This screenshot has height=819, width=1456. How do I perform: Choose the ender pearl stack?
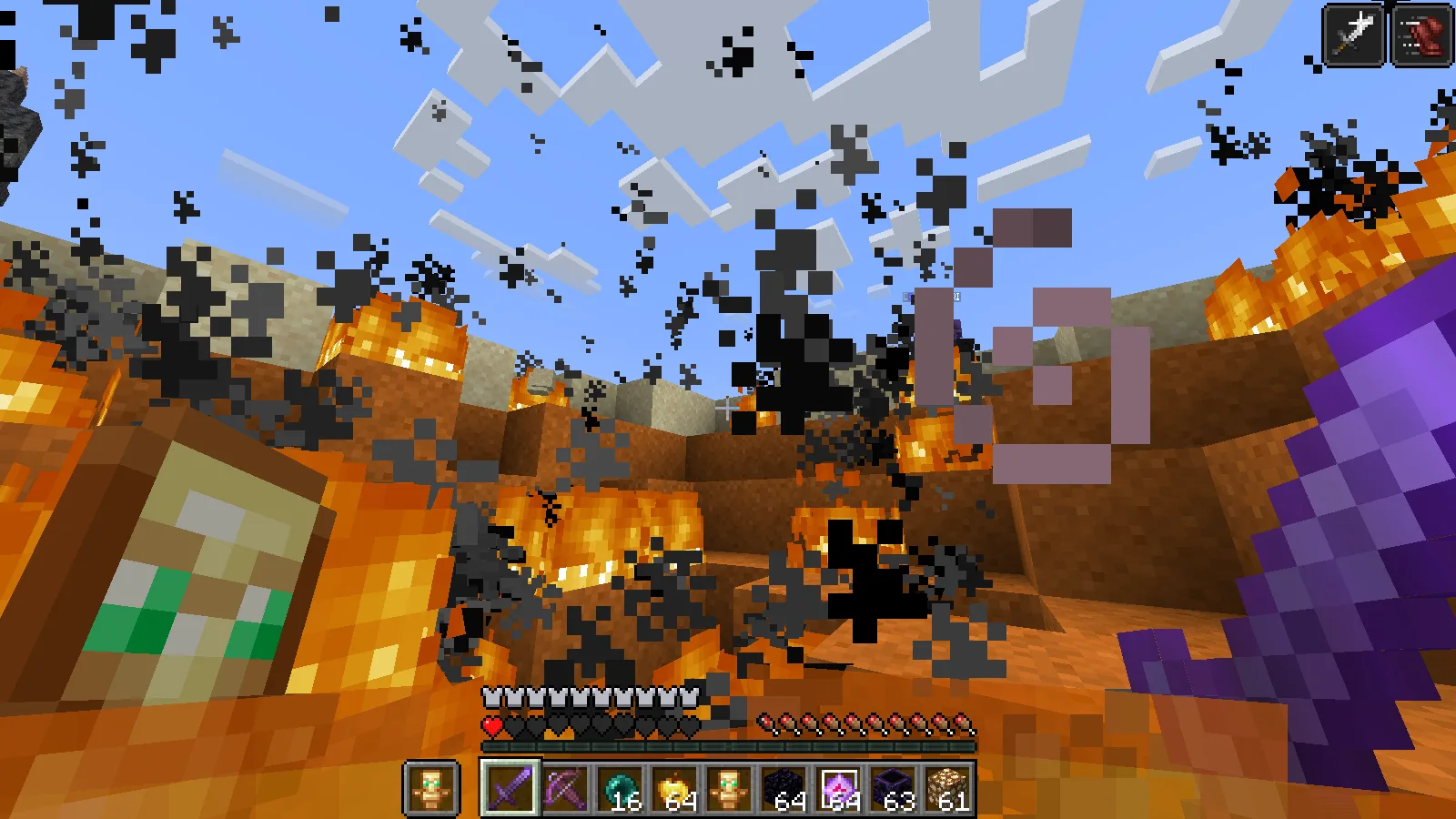pyautogui.click(x=619, y=788)
